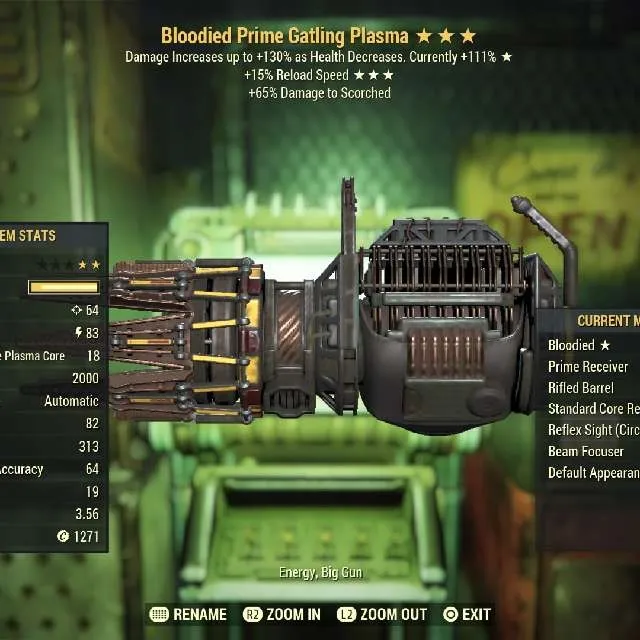Image resolution: width=640 pixels, height=640 pixels.
Task: Choose the Zoom In action
Action: click(282, 614)
